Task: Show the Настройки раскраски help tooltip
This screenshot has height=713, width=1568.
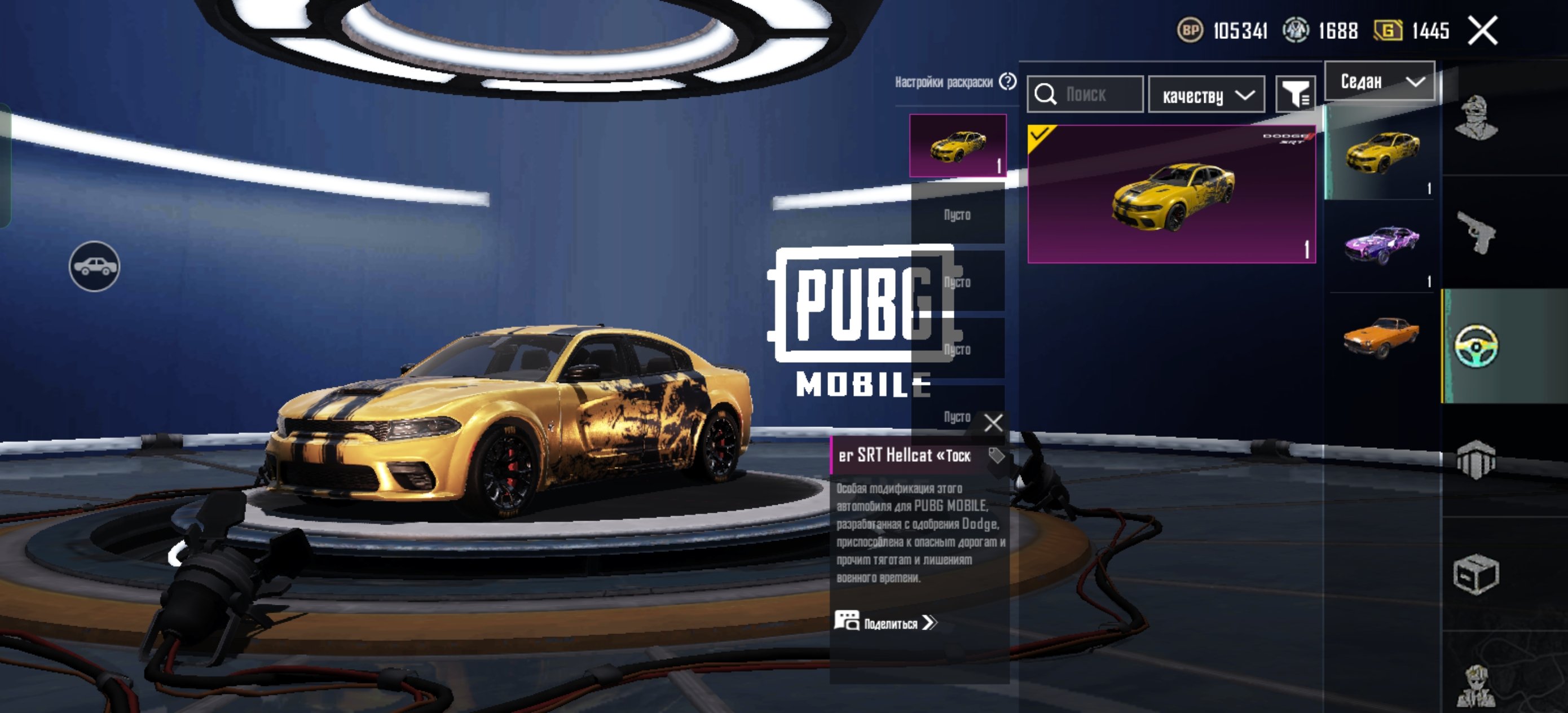Action: coord(1008,82)
